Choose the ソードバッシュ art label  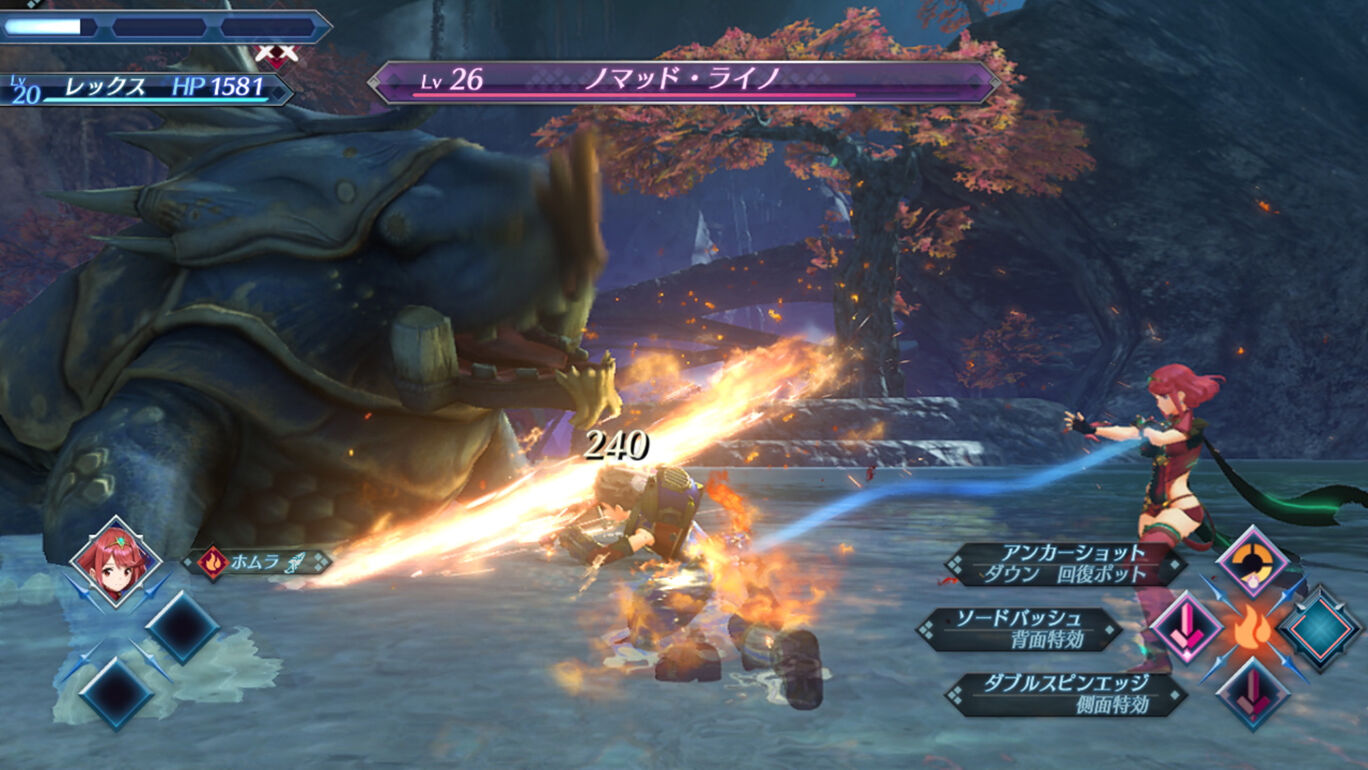1022,630
